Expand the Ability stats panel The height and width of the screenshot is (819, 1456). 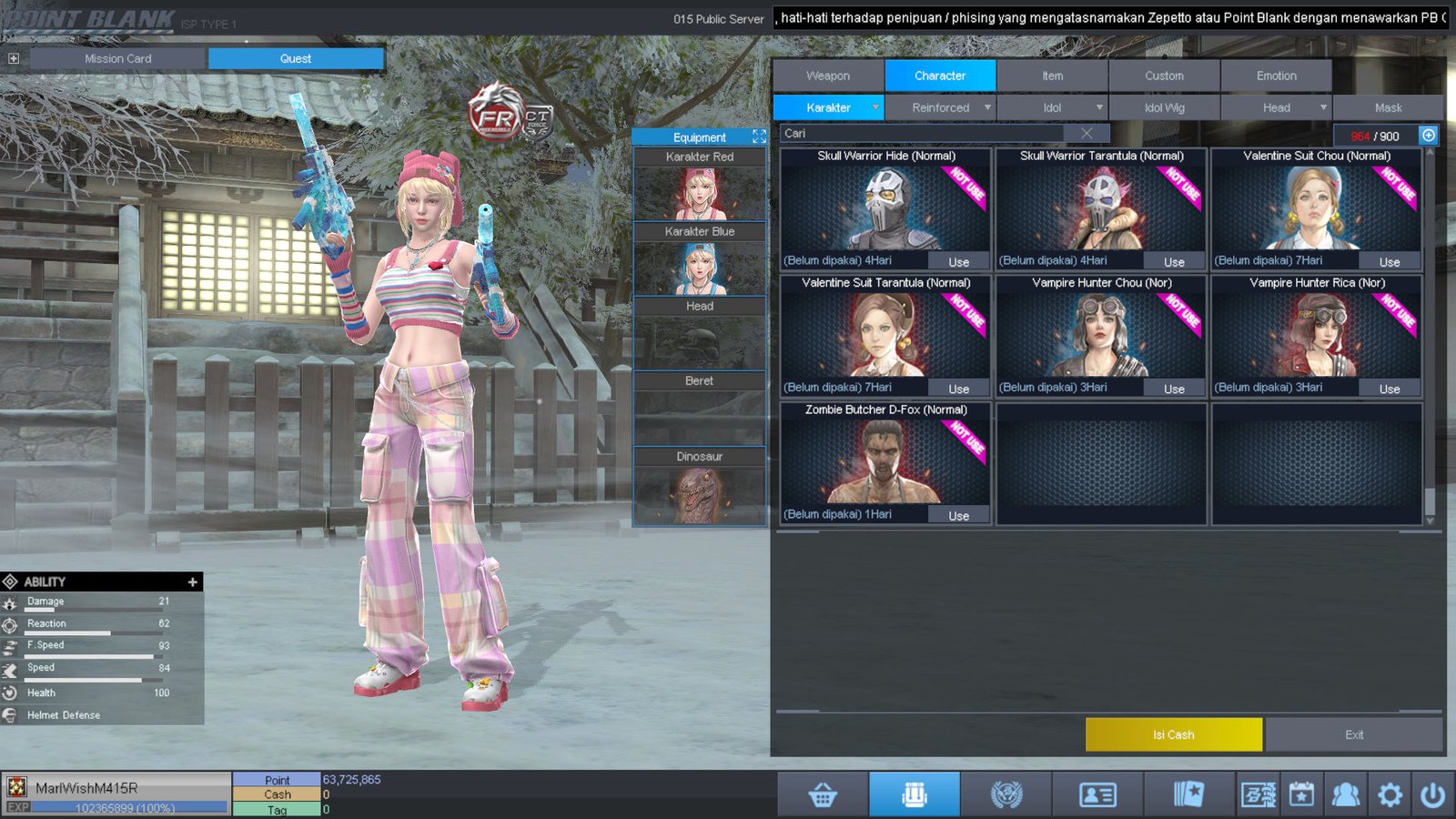tap(192, 581)
